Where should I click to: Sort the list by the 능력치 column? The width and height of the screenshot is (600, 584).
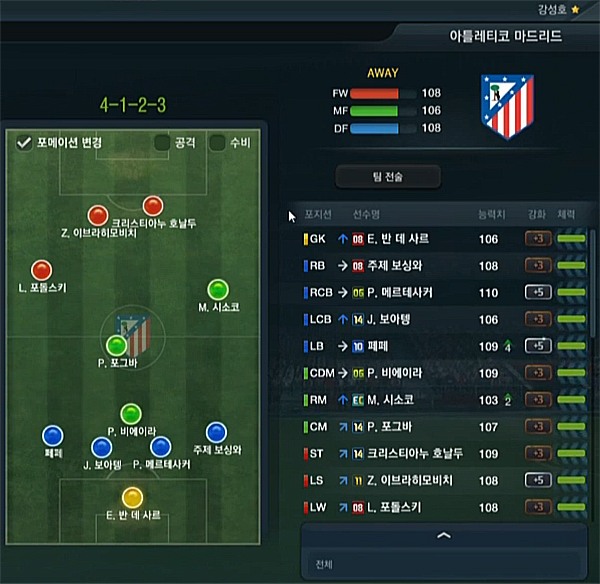pyautogui.click(x=492, y=213)
